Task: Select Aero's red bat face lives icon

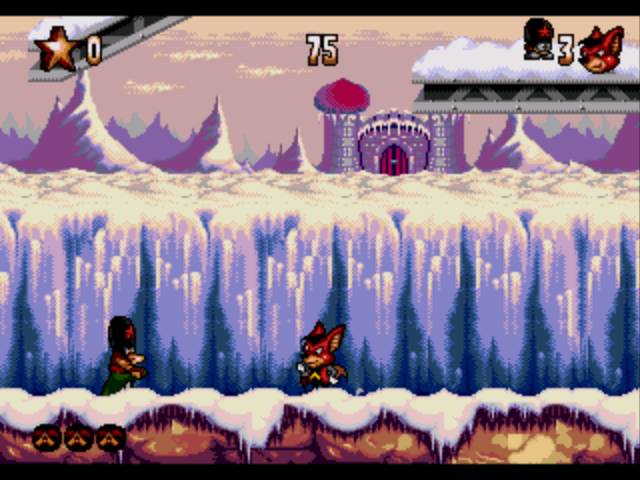Action: [602, 50]
